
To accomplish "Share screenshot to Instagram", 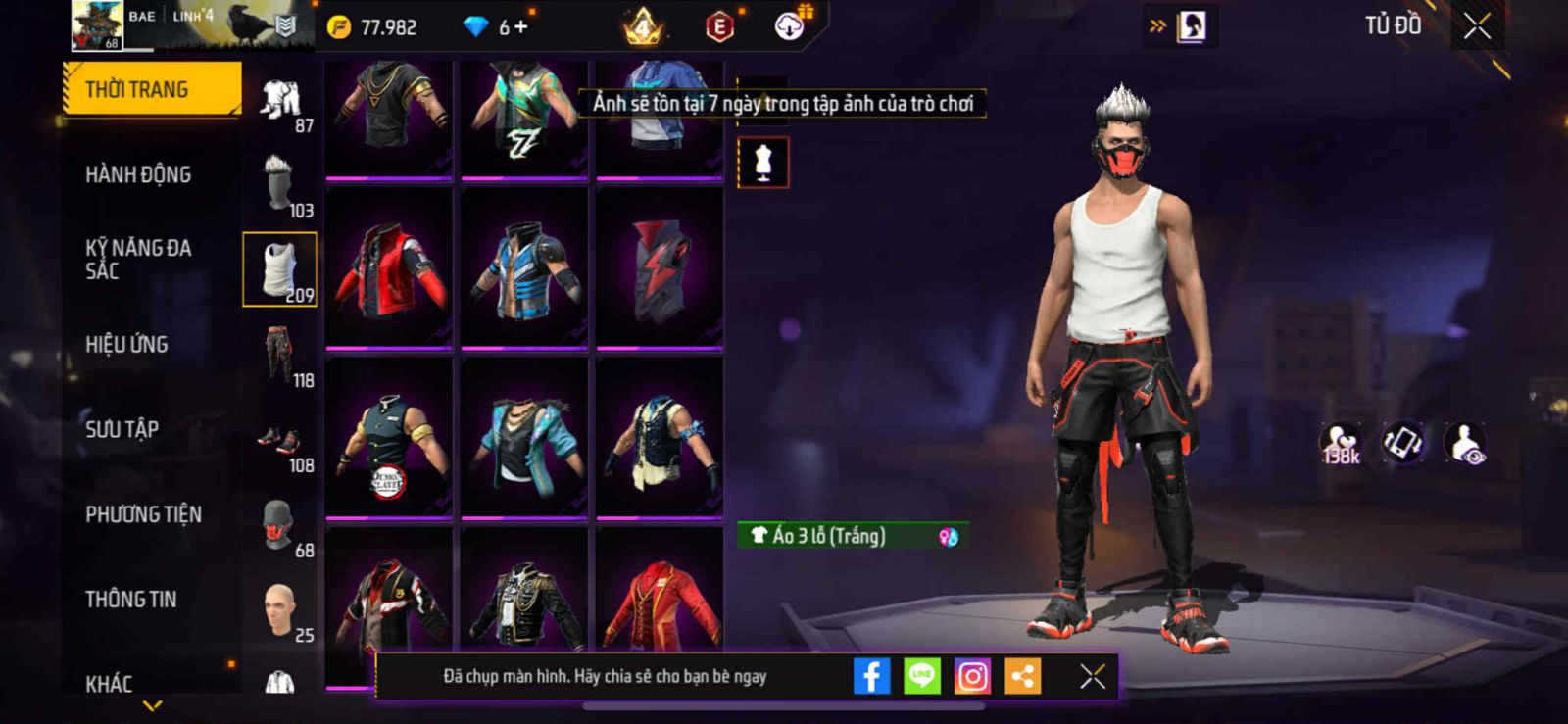I will click(972, 676).
